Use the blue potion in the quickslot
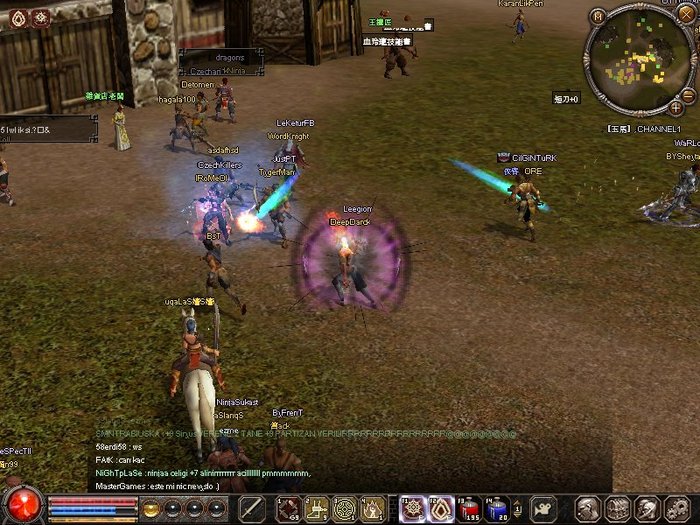Image resolution: width=700 pixels, height=525 pixels. pos(497,509)
